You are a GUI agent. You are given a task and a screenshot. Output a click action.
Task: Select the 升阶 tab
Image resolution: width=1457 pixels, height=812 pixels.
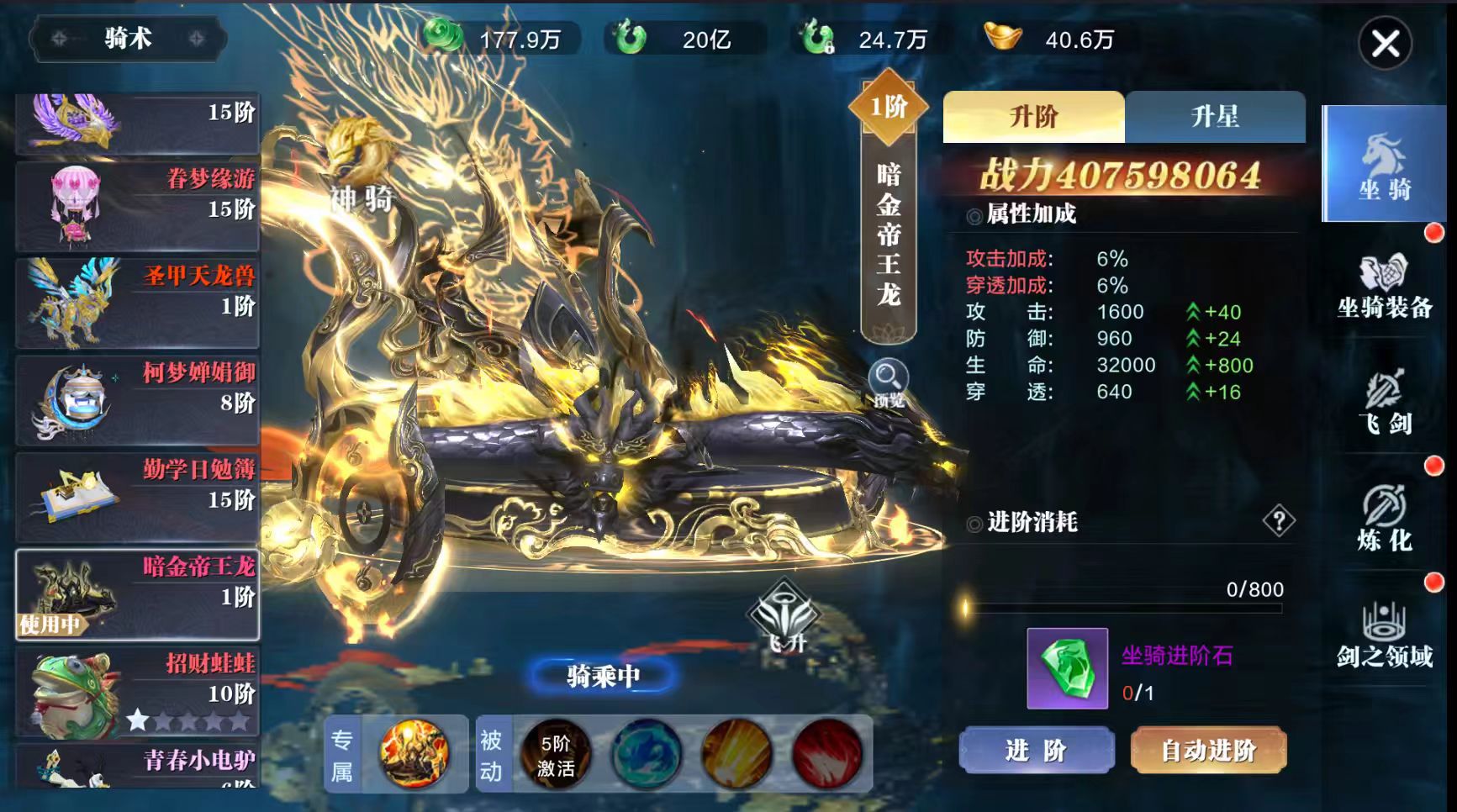pos(1033,117)
